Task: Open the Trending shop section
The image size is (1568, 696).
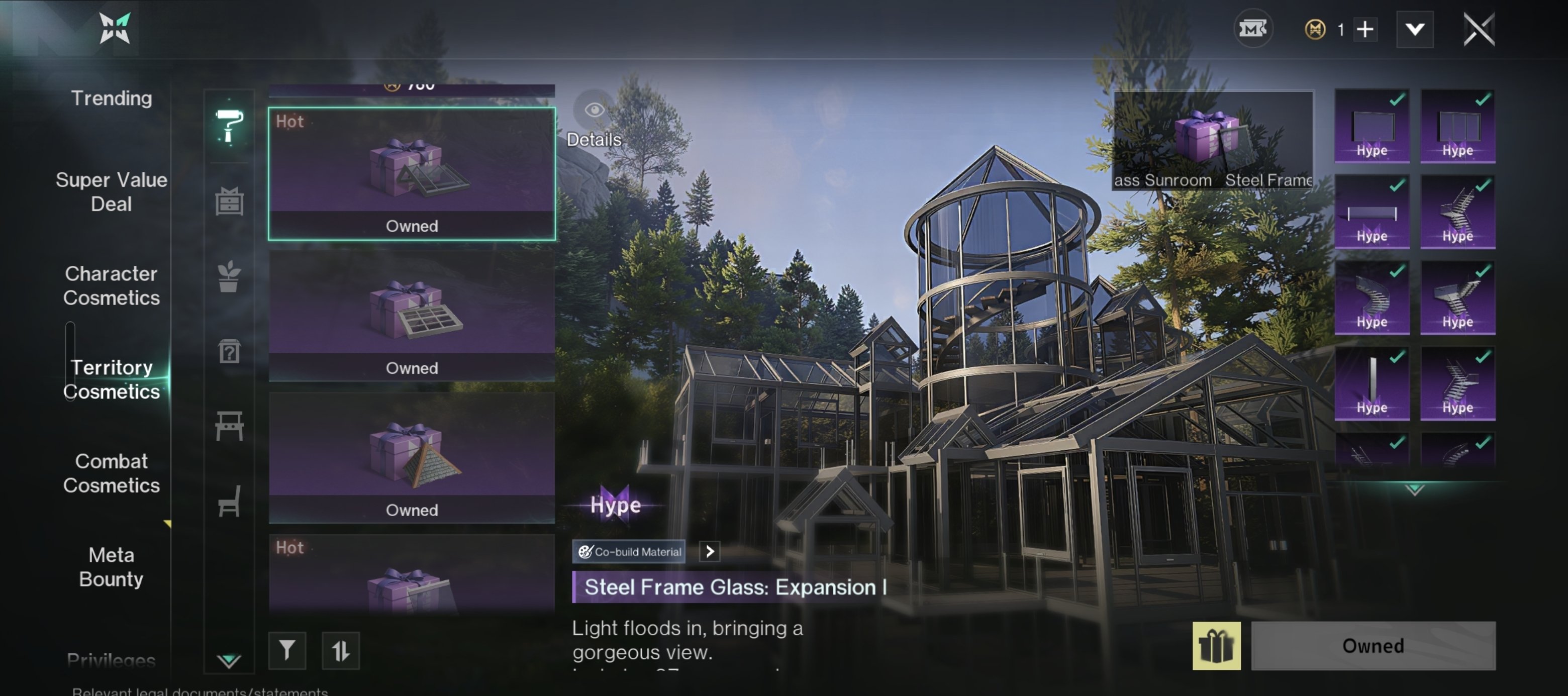Action: [112, 98]
